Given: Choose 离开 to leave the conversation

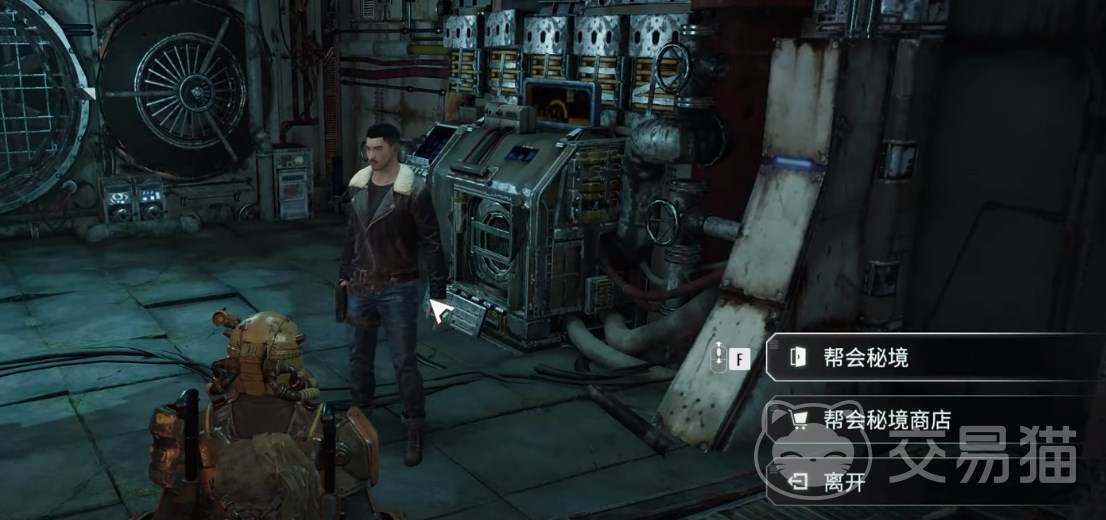Looking at the screenshot, I should point(842,483).
